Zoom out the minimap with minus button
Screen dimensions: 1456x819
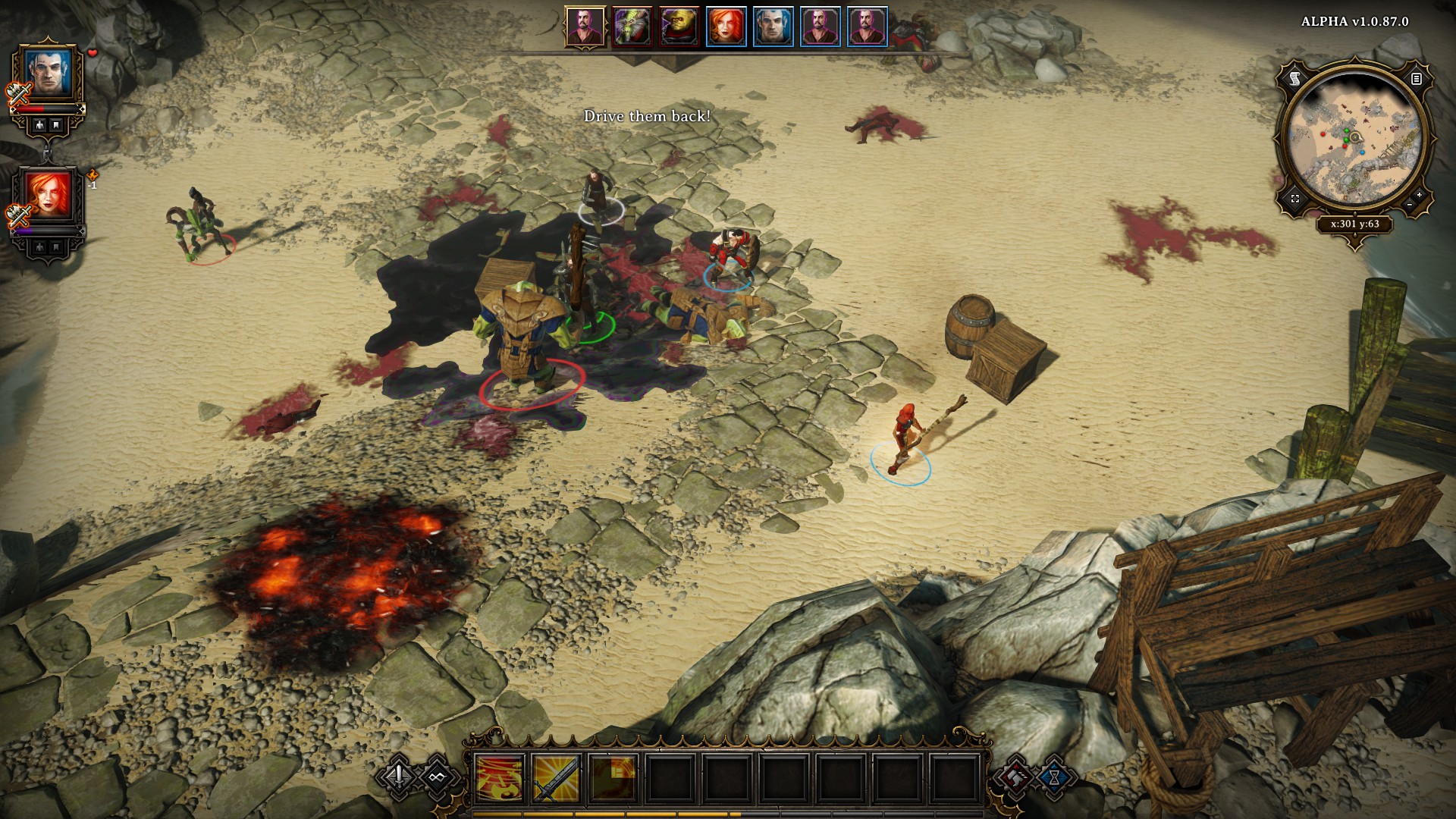pos(1409,205)
